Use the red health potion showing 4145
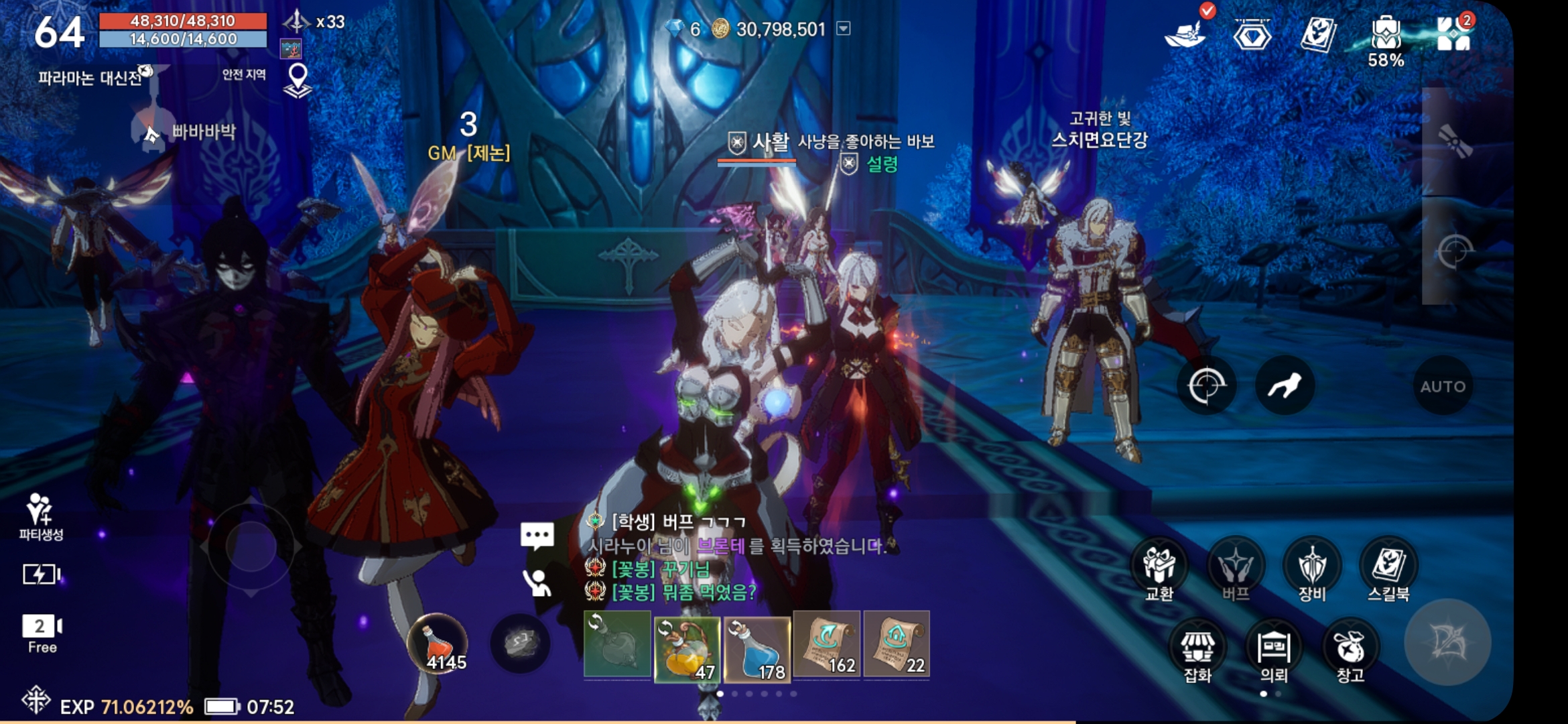The width and height of the screenshot is (1568, 724). (x=438, y=644)
